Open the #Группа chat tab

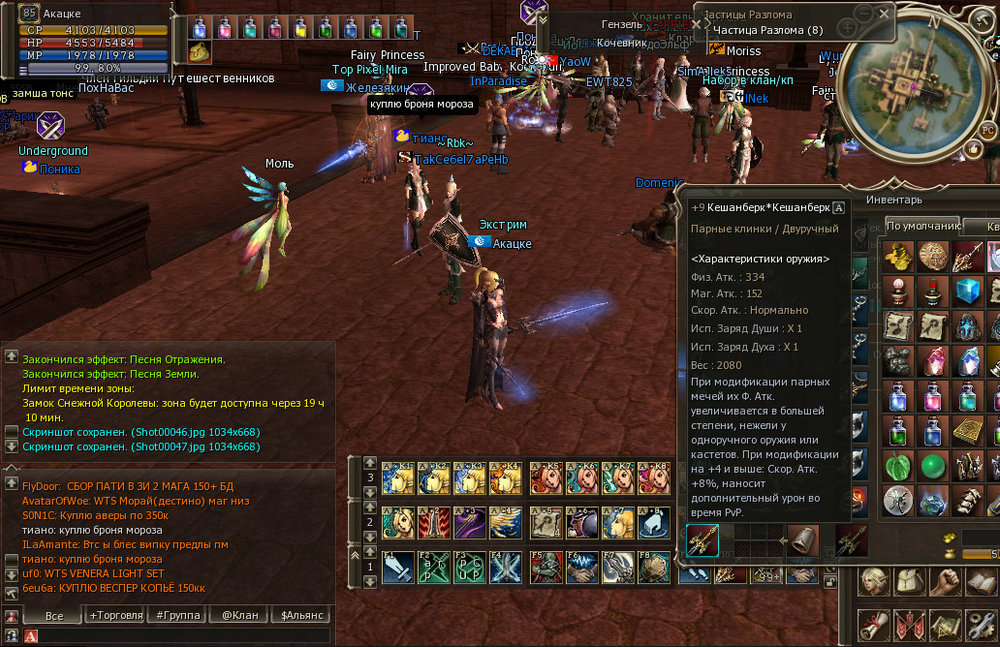176,616
